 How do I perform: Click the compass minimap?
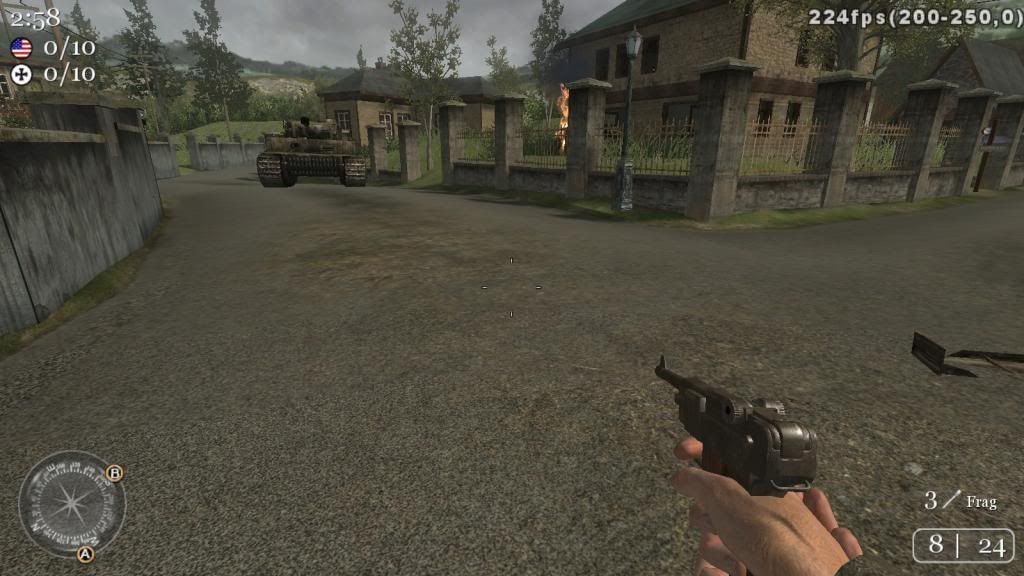tap(72, 504)
